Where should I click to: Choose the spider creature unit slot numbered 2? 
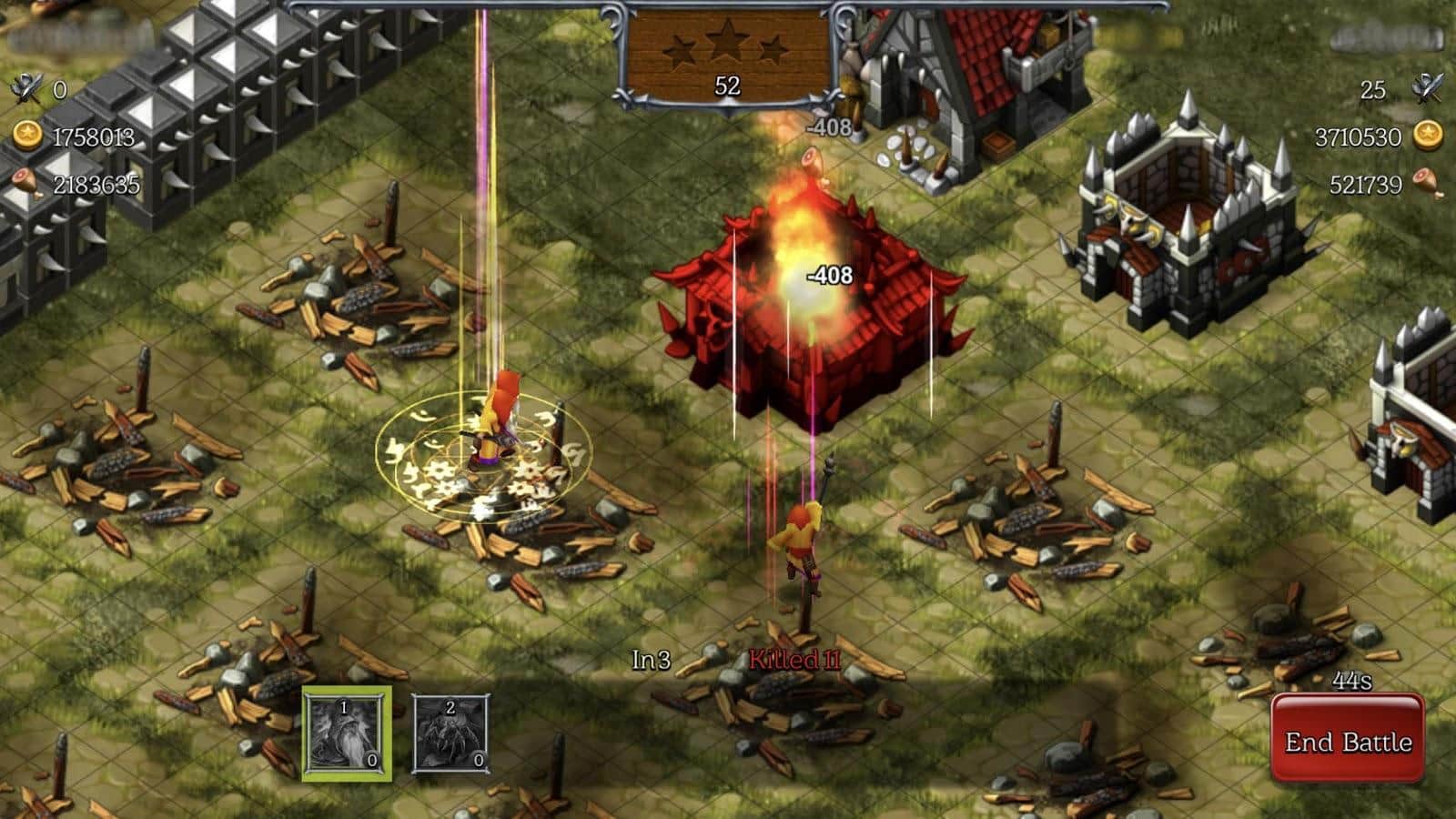point(450,733)
